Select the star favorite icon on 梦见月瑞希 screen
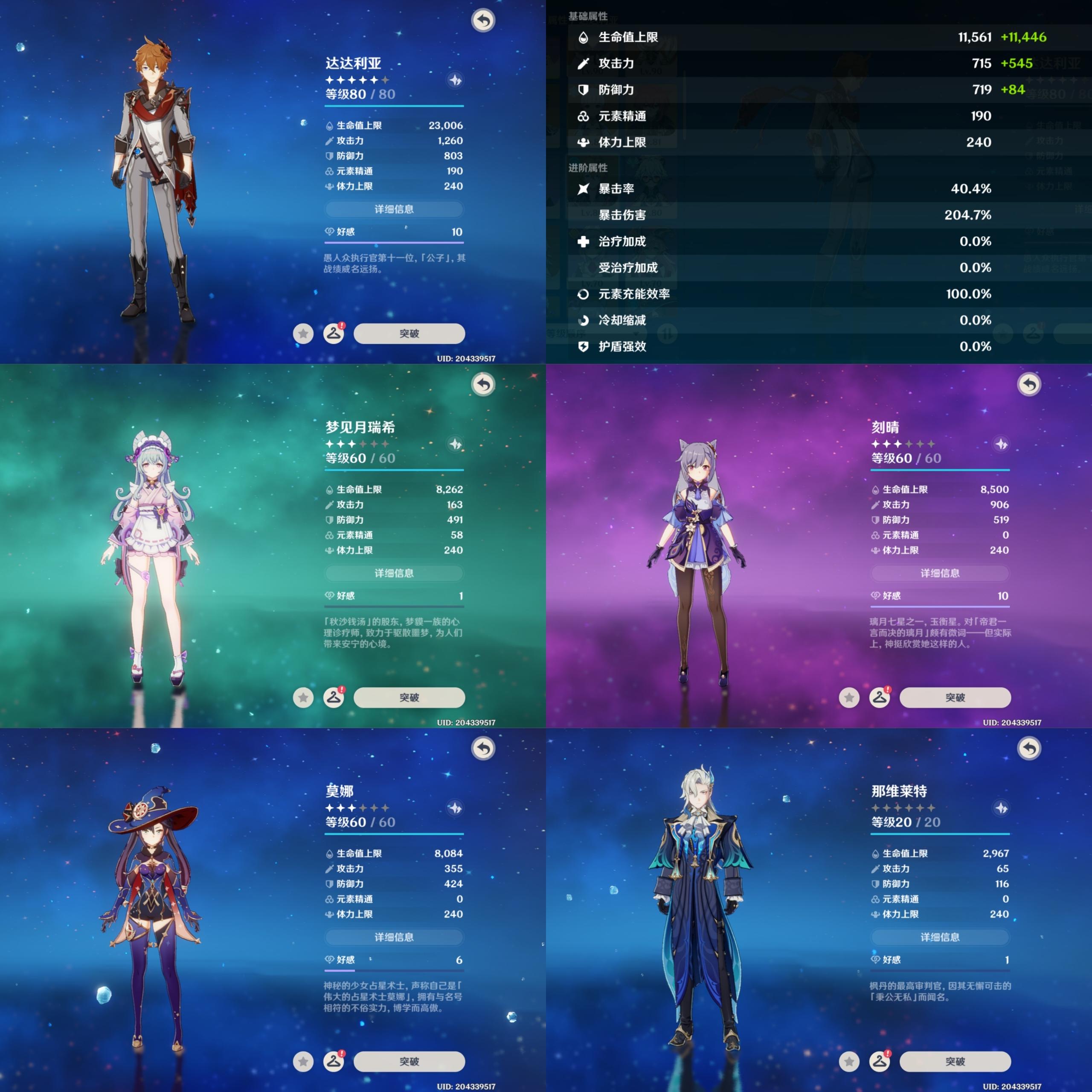 click(304, 697)
